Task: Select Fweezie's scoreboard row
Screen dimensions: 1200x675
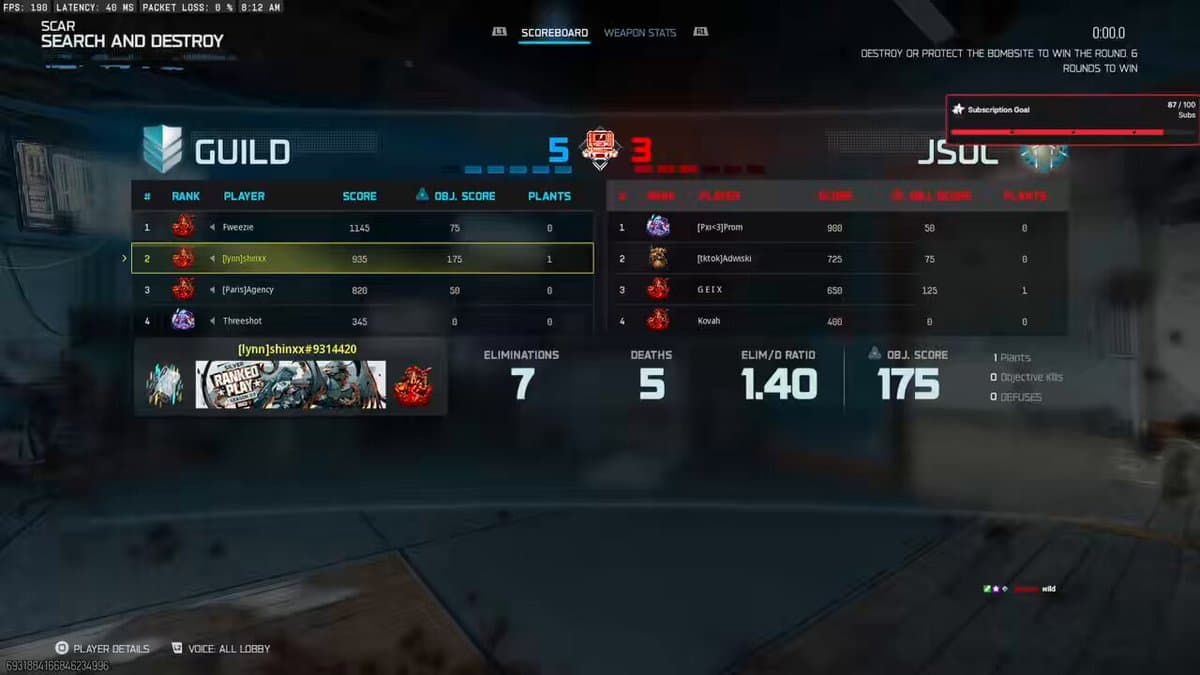Action: click(x=362, y=228)
